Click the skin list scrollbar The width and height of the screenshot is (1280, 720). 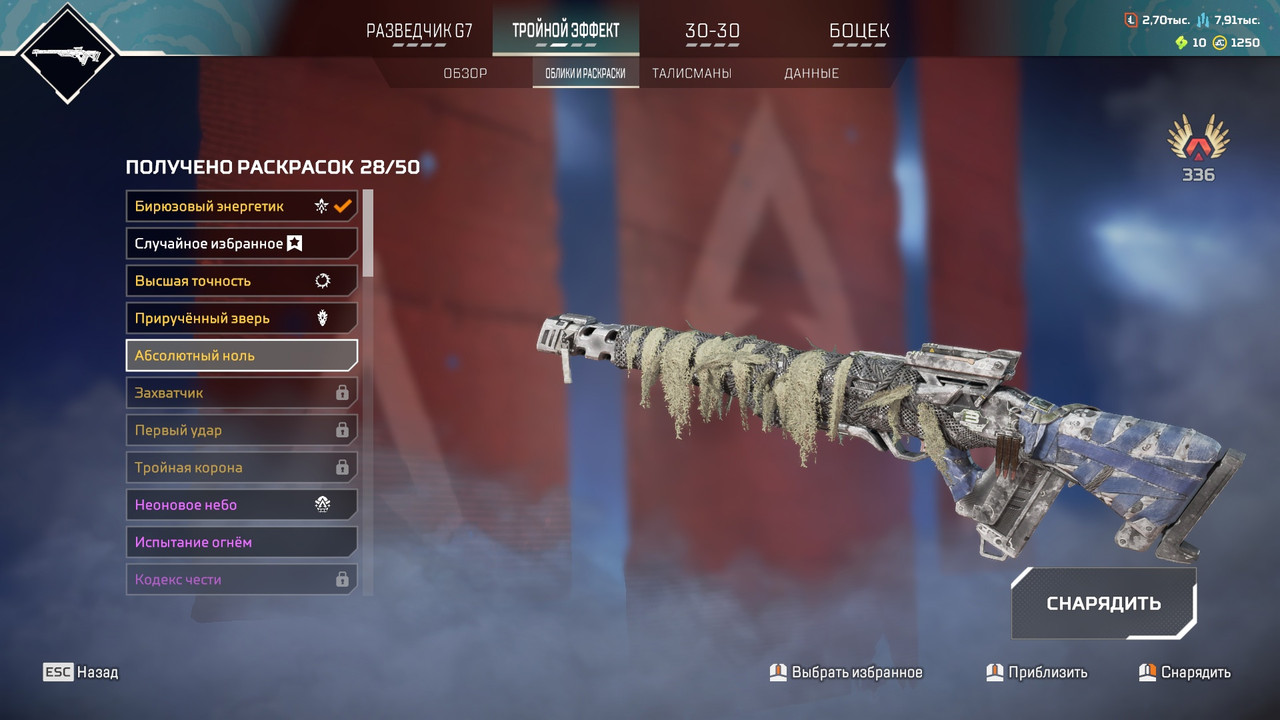pyautogui.click(x=368, y=234)
